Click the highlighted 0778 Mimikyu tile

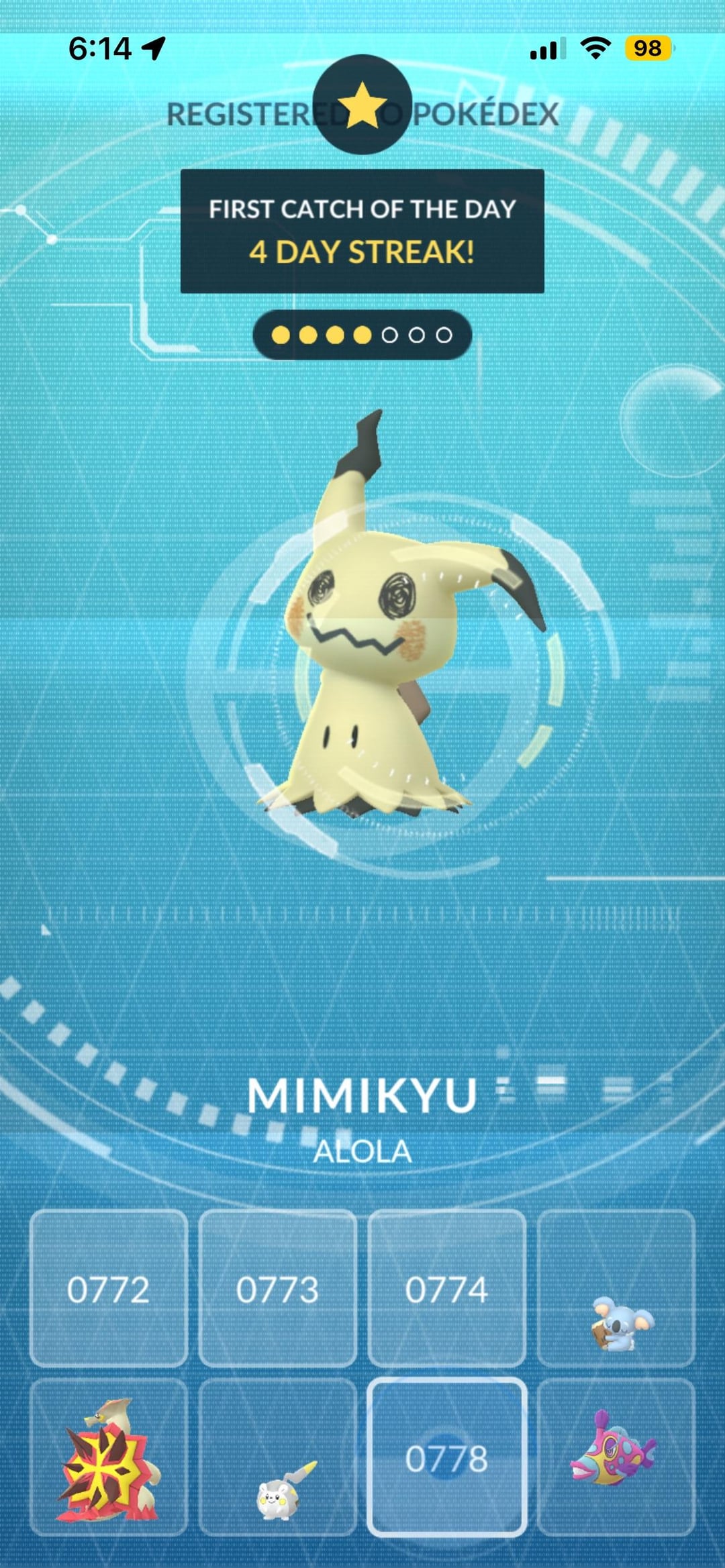coord(446,1458)
